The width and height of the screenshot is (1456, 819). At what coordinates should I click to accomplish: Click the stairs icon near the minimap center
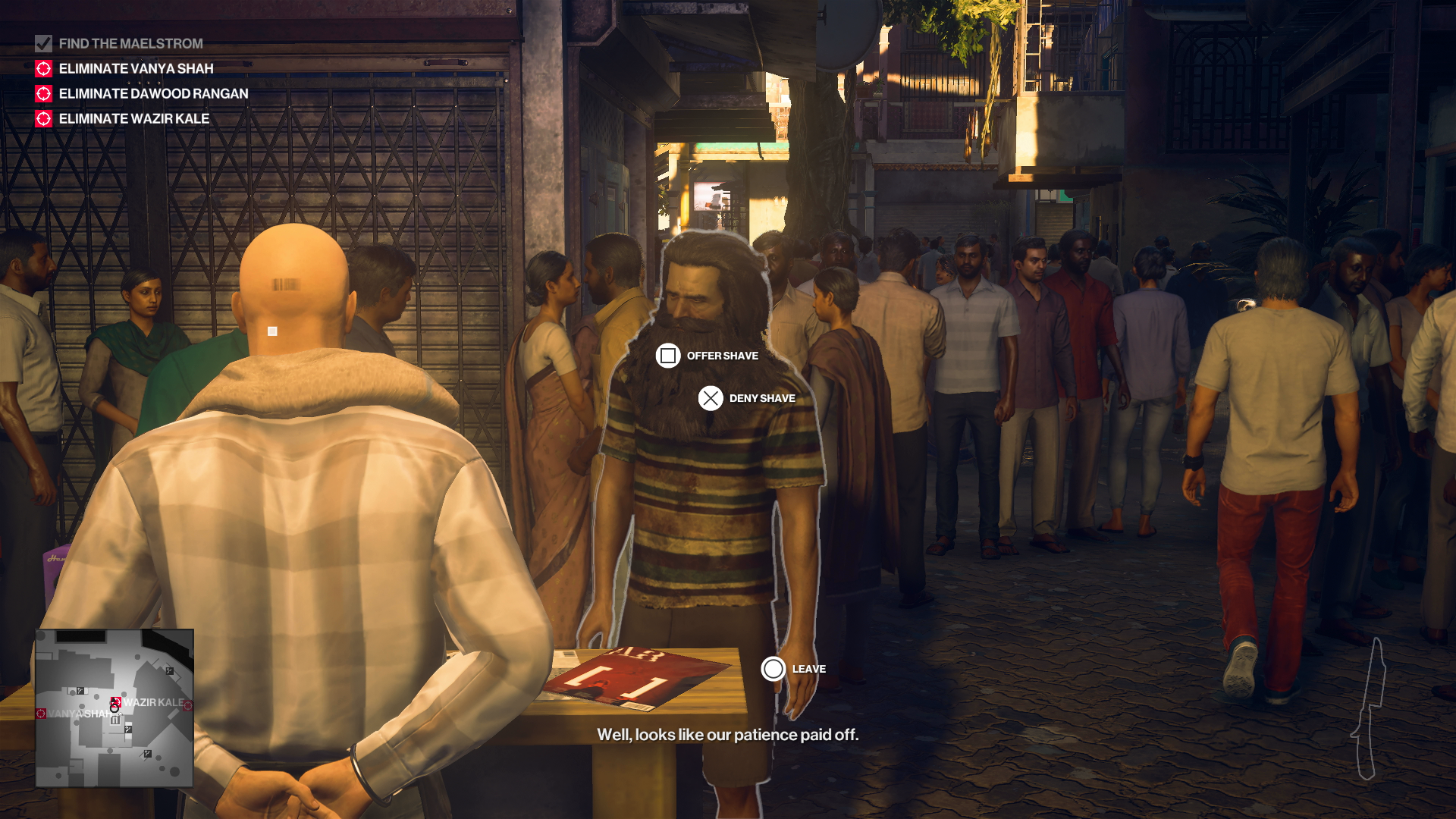tap(127, 730)
